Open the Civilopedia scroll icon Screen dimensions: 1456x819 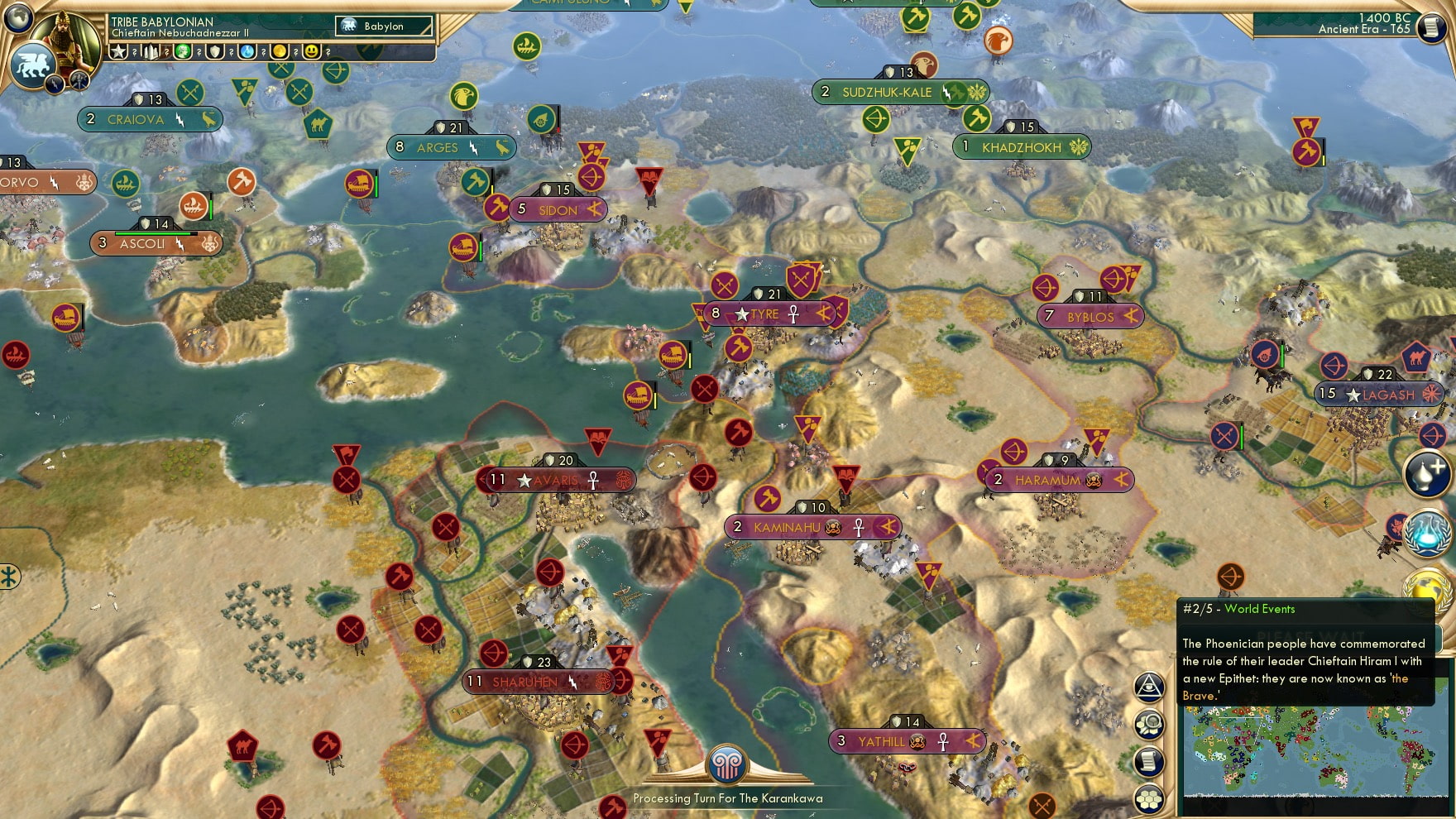coord(1148,759)
